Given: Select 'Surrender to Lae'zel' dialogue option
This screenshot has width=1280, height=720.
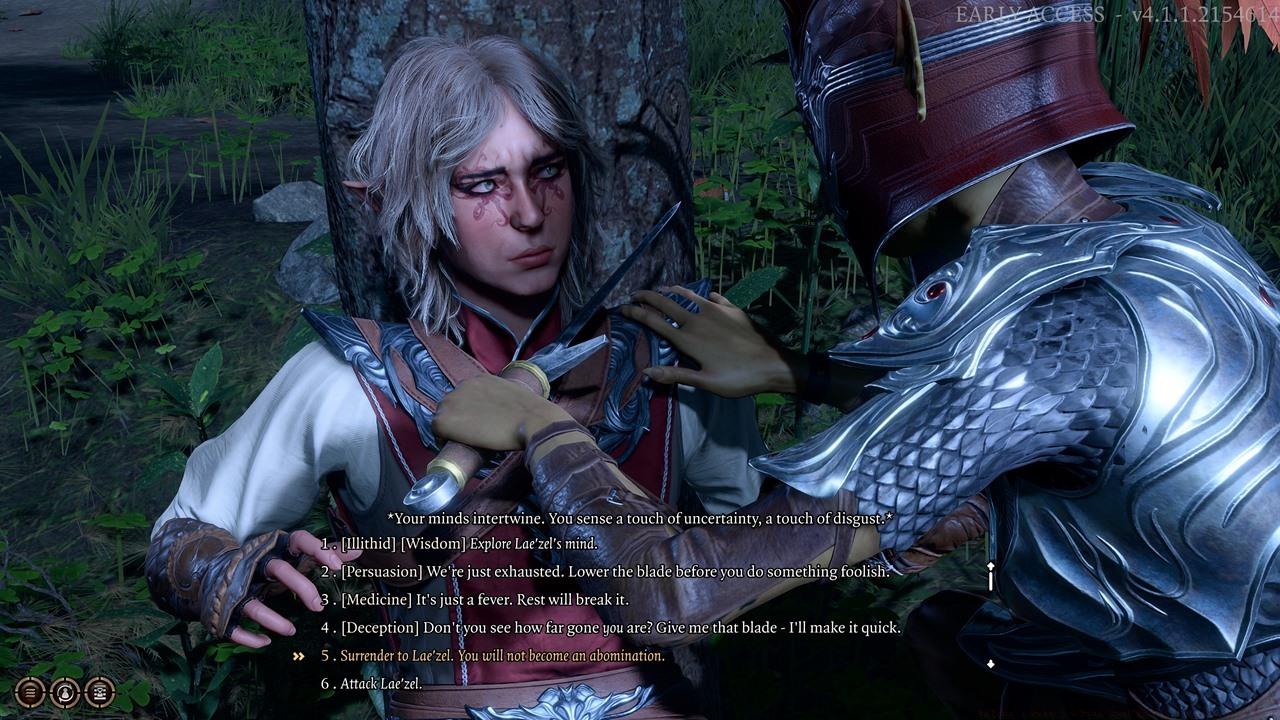Looking at the screenshot, I should pyautogui.click(x=502, y=656).
